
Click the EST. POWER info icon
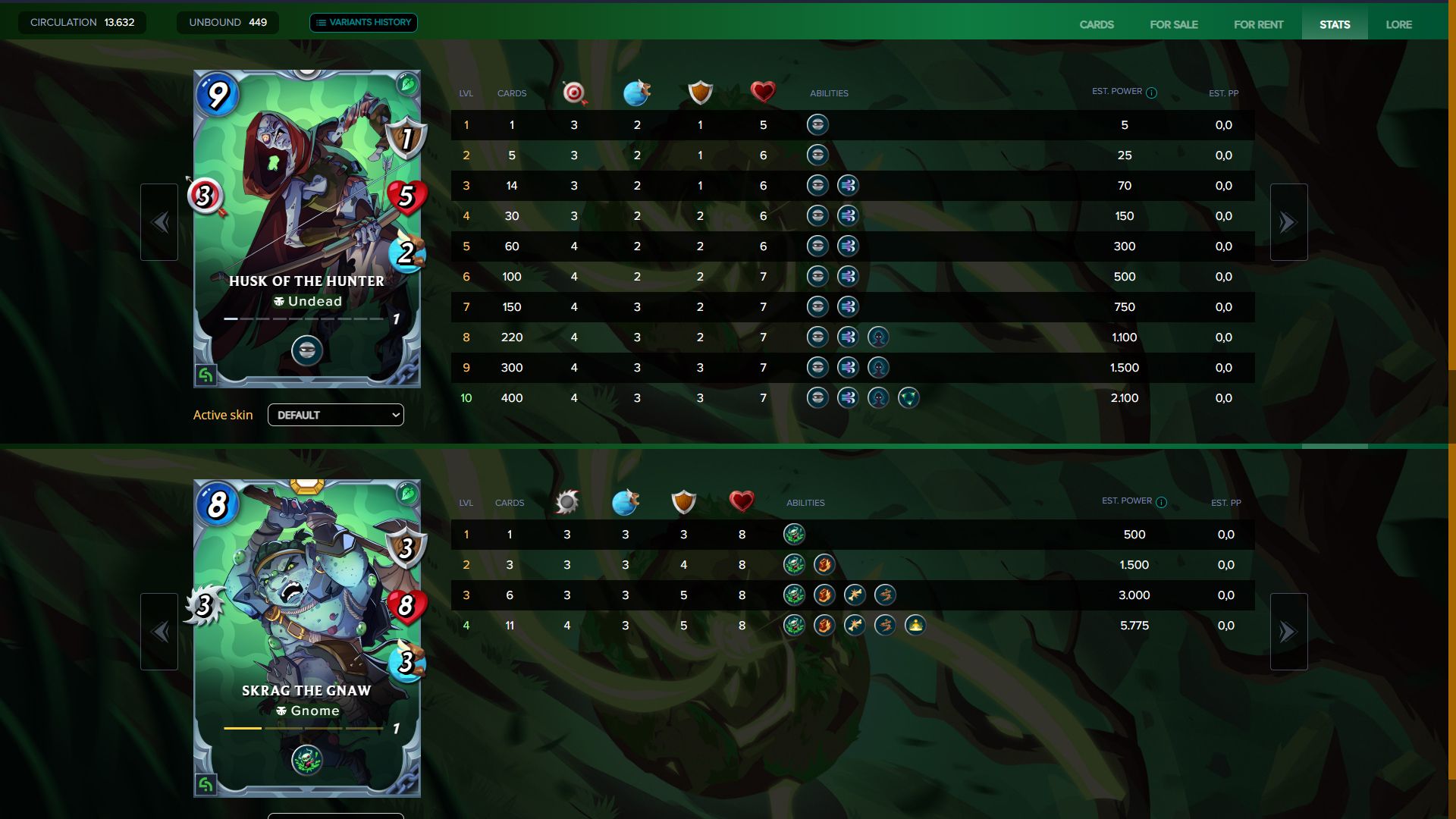click(x=1152, y=91)
